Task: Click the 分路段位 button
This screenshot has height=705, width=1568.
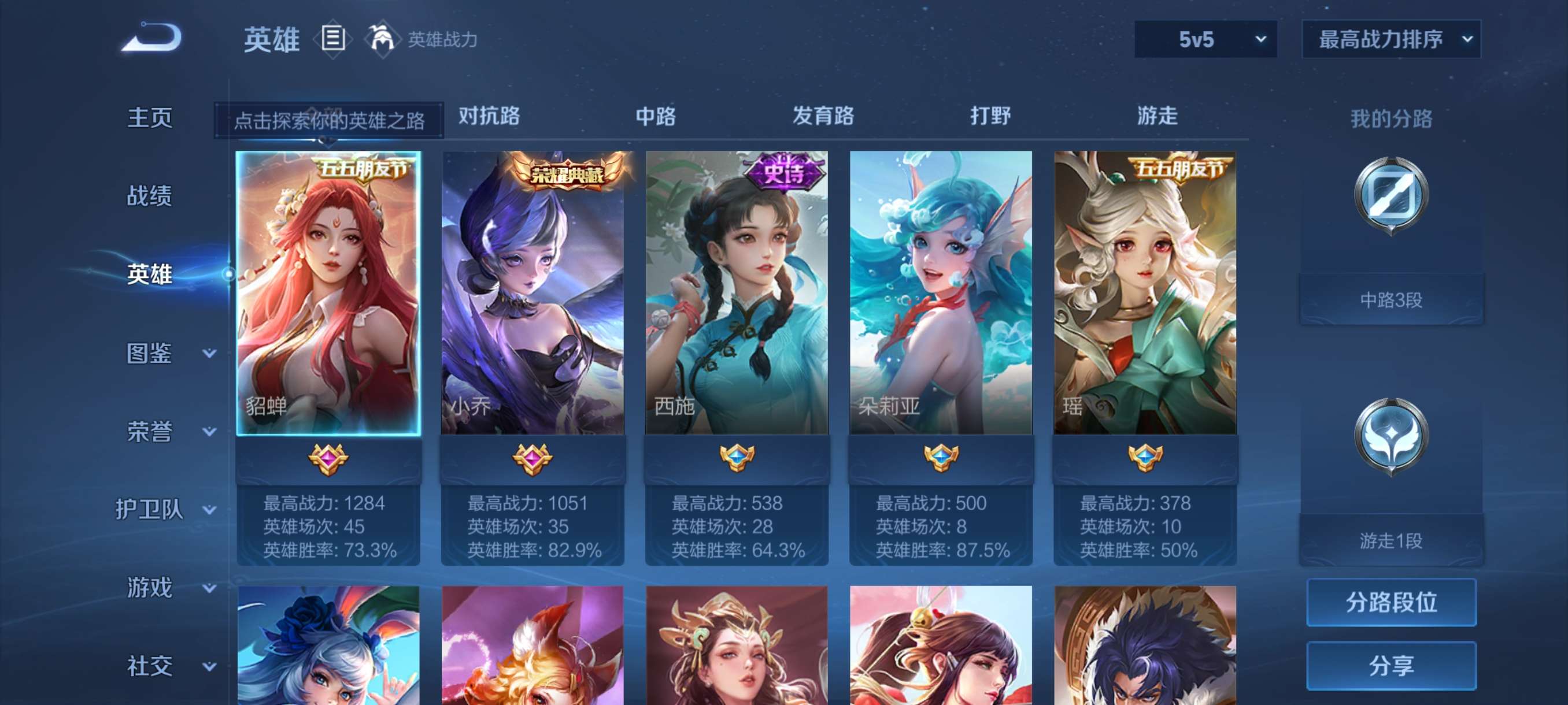Action: tap(1391, 604)
